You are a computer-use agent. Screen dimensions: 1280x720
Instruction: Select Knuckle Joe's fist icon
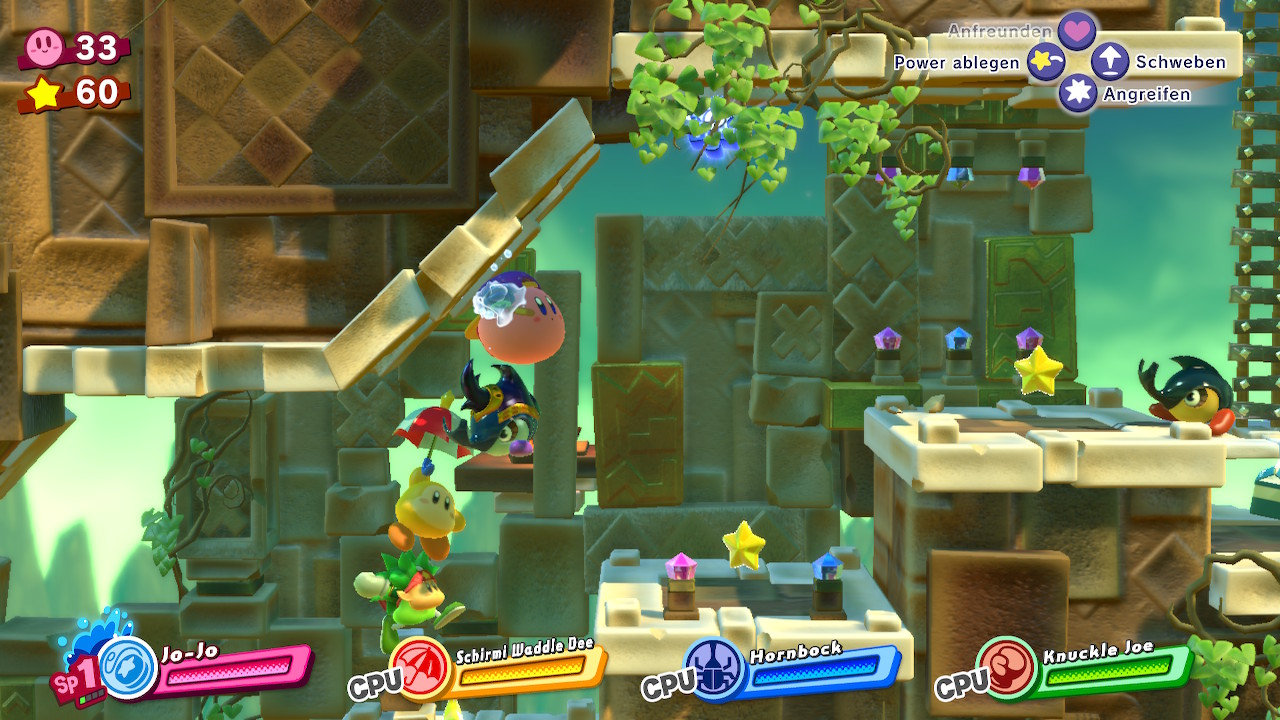coord(1007,668)
